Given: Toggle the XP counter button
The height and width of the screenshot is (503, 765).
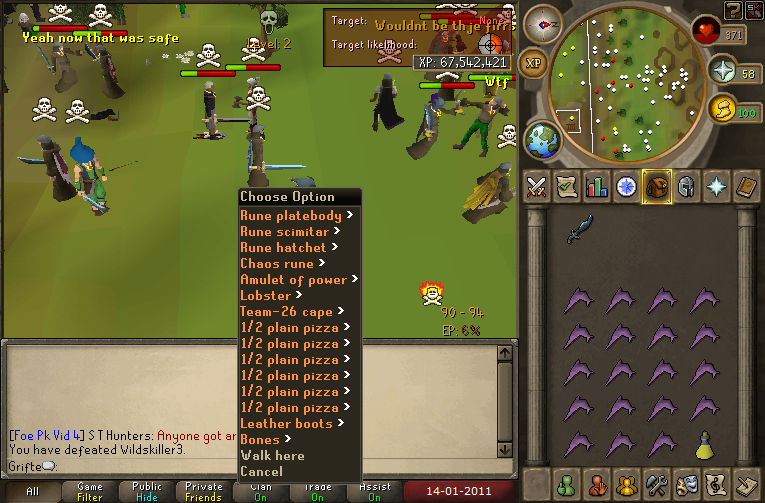Looking at the screenshot, I should (535, 62).
